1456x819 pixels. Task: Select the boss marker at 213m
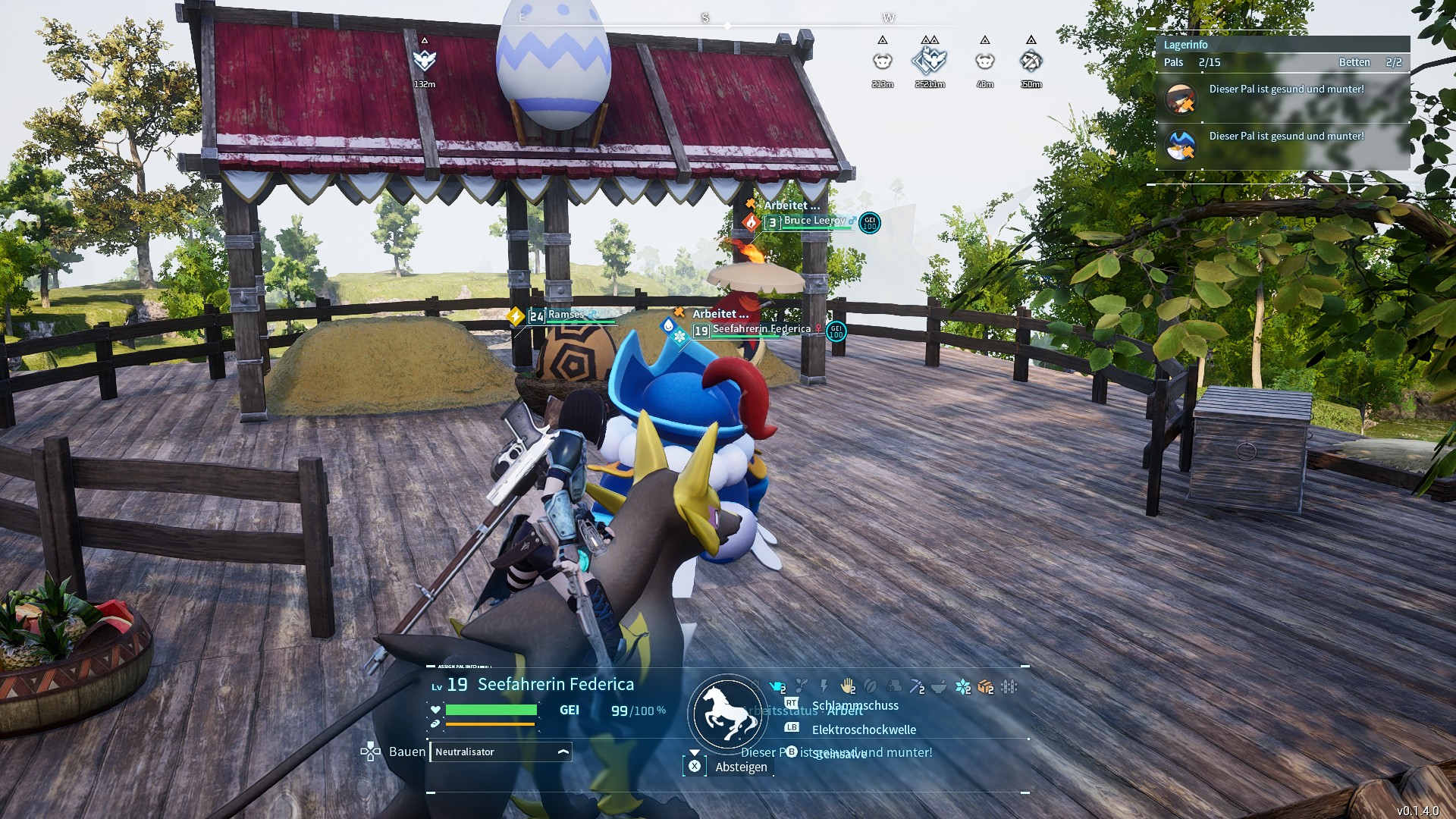click(x=882, y=61)
